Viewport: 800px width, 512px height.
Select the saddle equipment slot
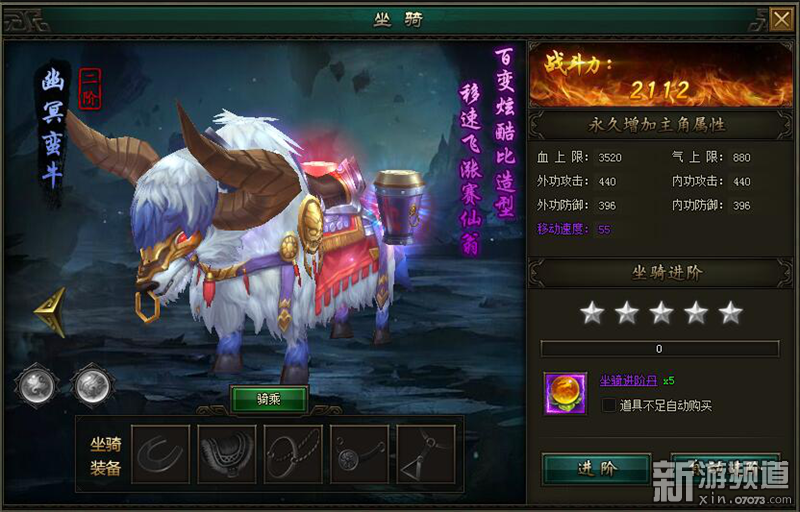coord(227,454)
